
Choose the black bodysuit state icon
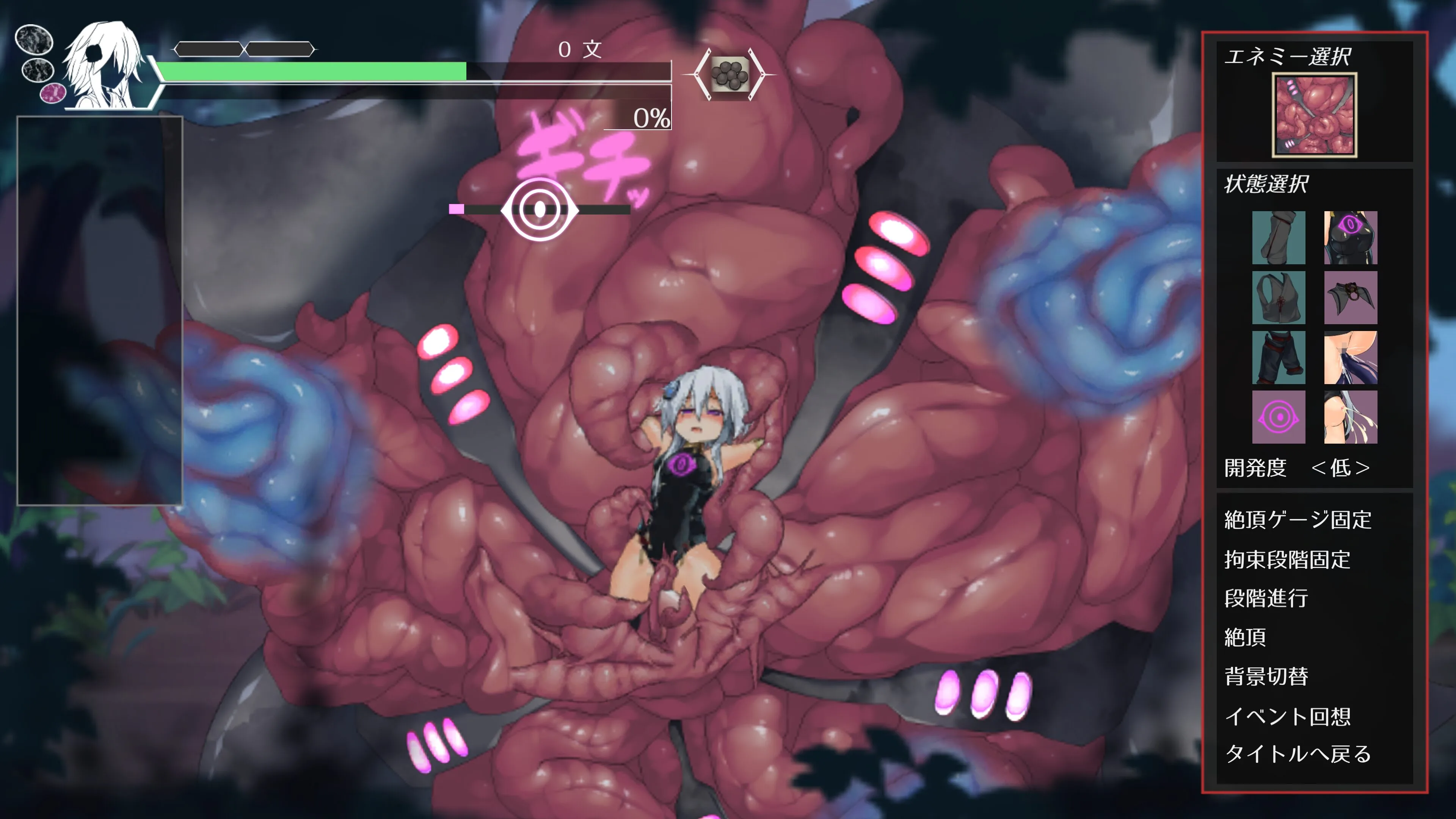(1350, 237)
